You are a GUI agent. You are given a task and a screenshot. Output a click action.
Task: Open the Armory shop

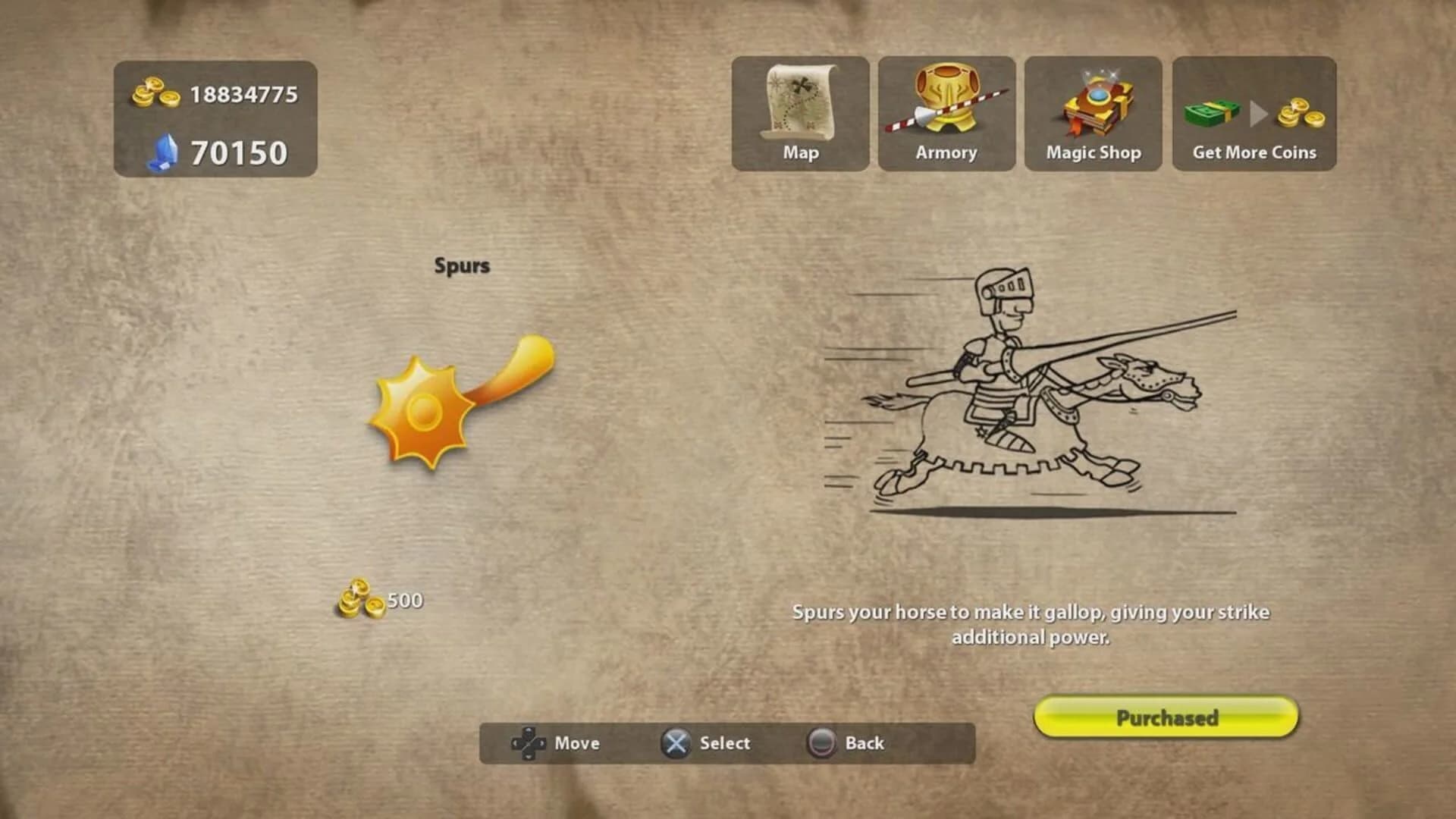946,112
